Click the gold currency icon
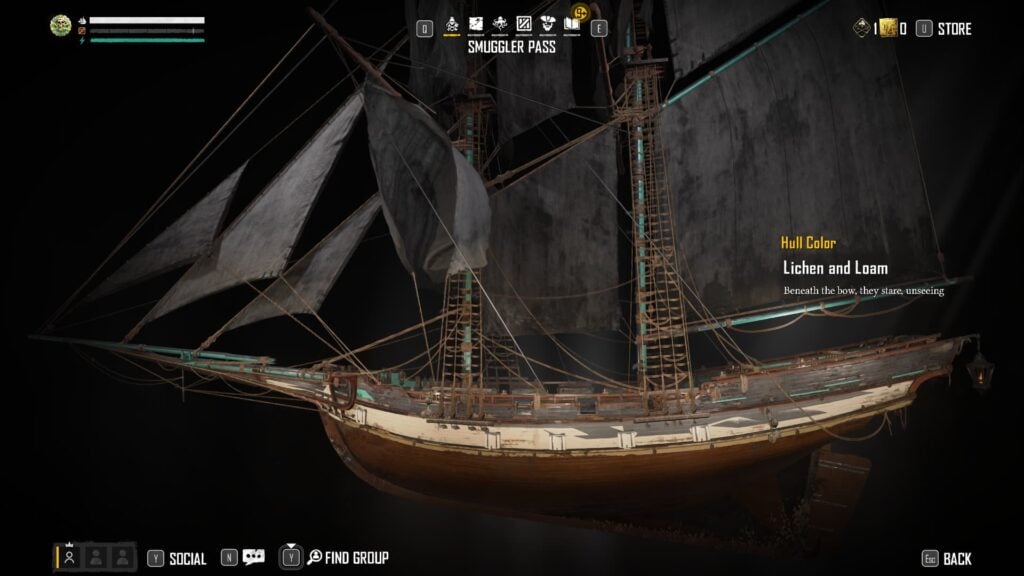 click(x=884, y=29)
